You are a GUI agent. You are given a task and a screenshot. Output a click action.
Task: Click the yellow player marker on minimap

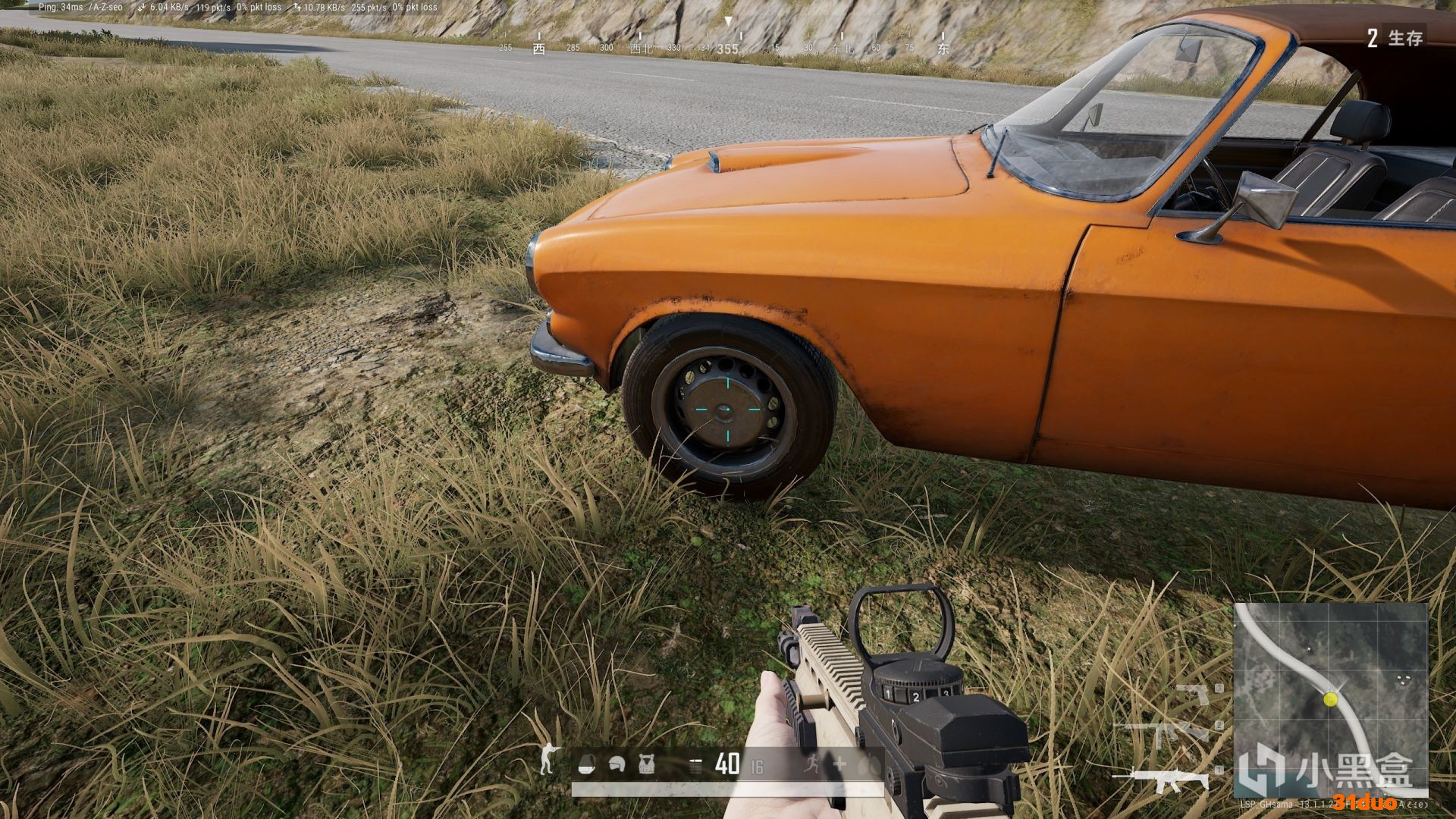(1330, 699)
